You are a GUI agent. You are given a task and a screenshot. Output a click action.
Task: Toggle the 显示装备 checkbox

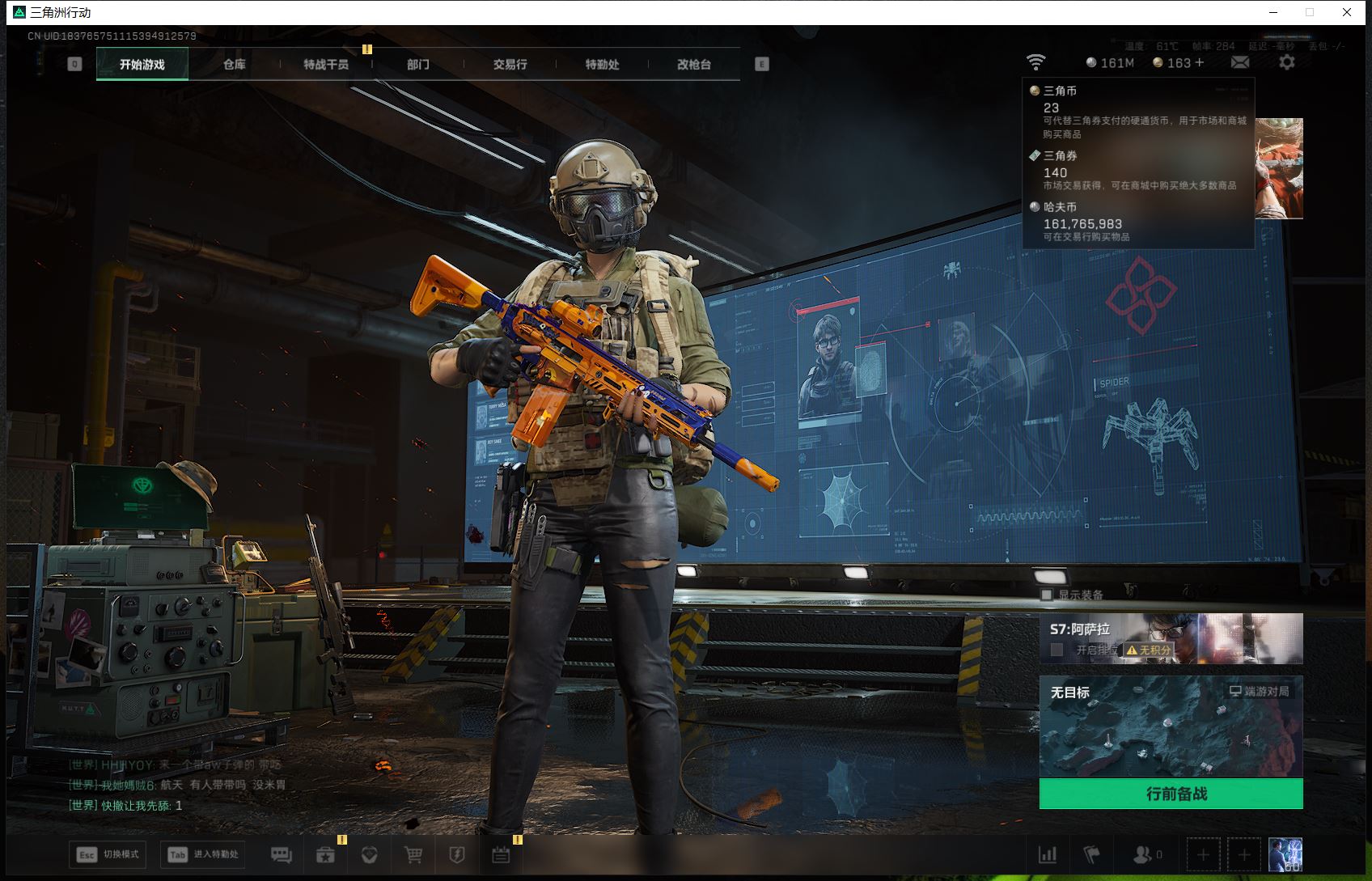[1047, 595]
